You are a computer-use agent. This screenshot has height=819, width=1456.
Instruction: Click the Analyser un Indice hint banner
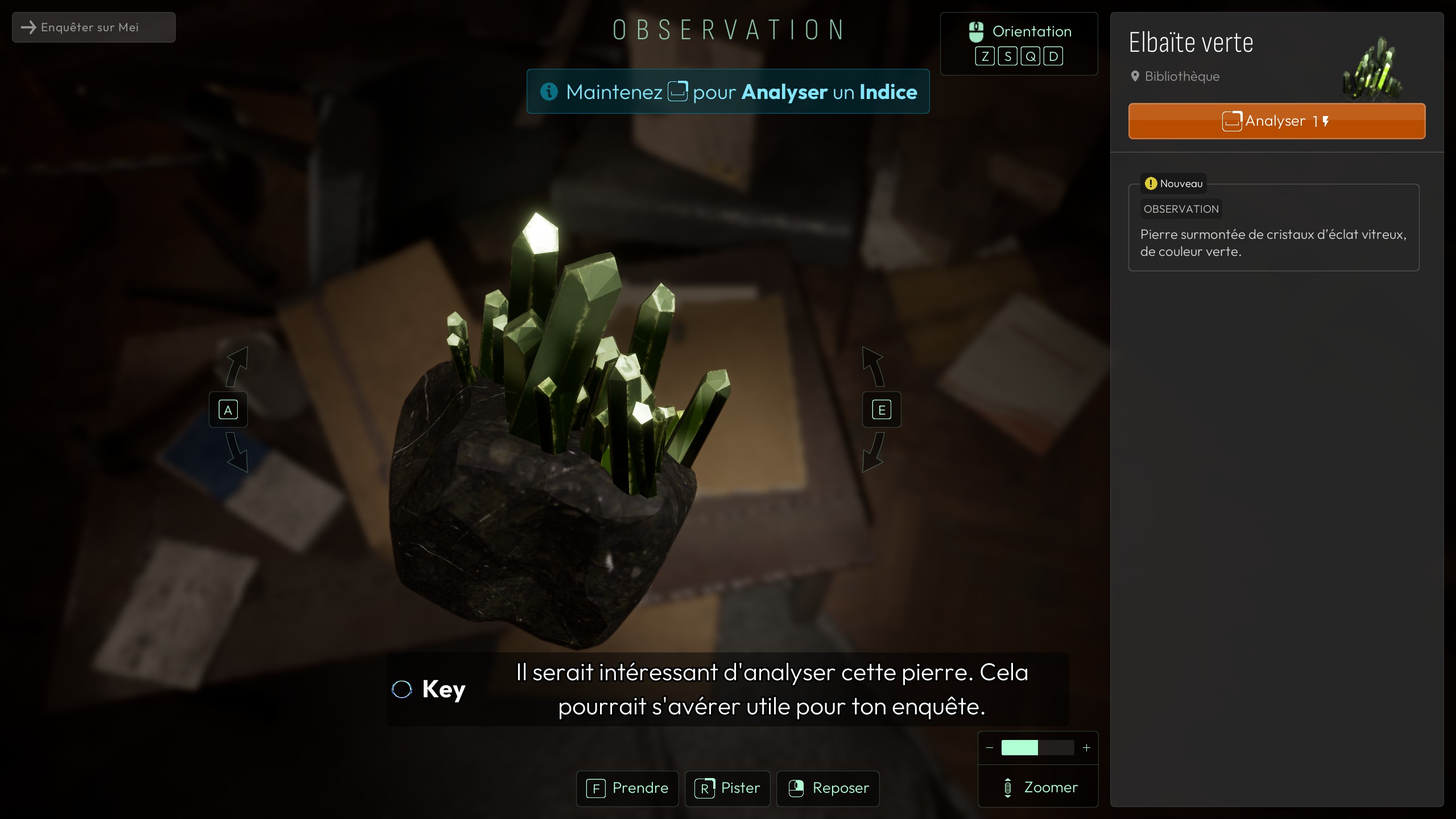(x=728, y=92)
